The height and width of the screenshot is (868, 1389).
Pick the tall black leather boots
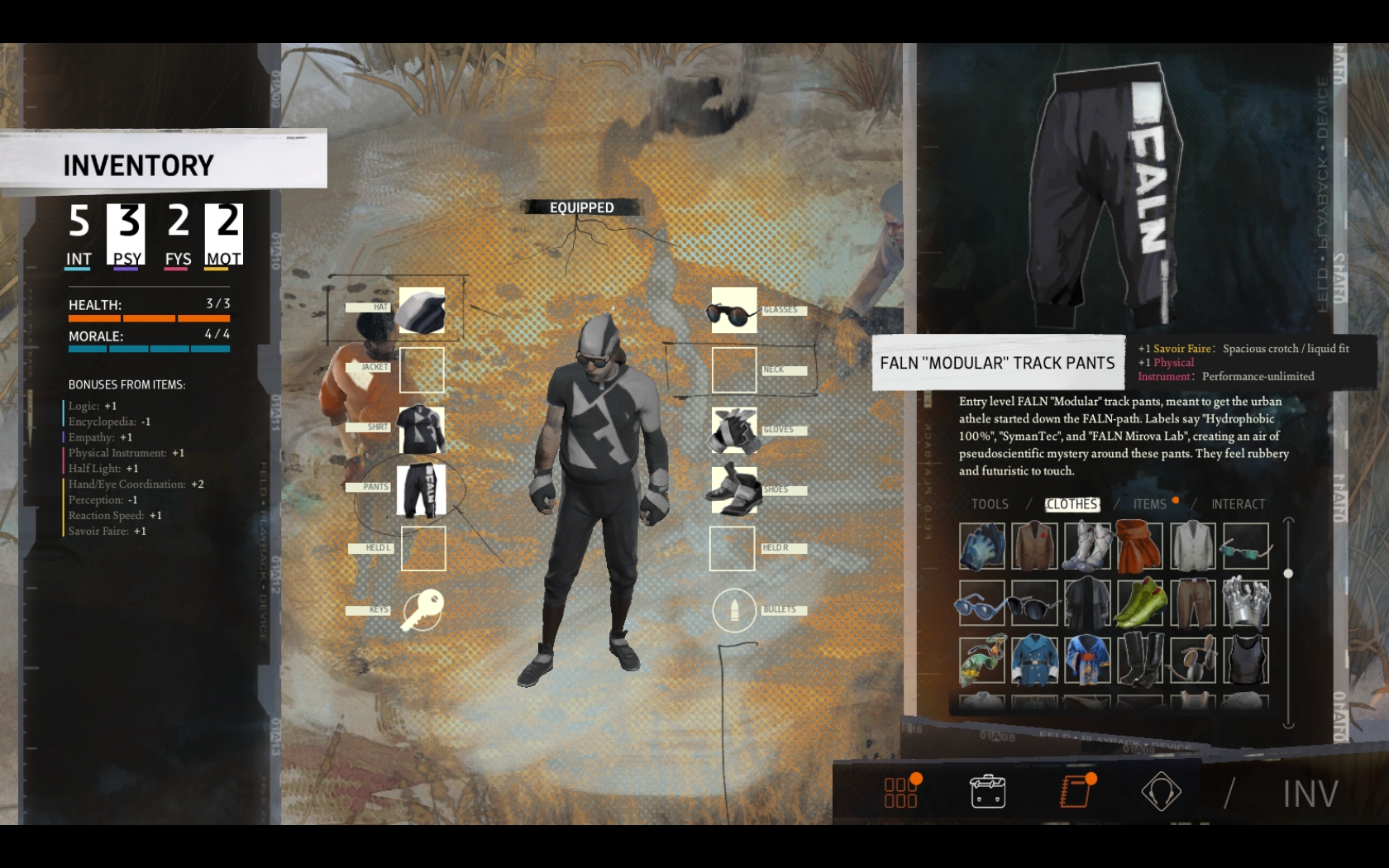tap(1139, 660)
